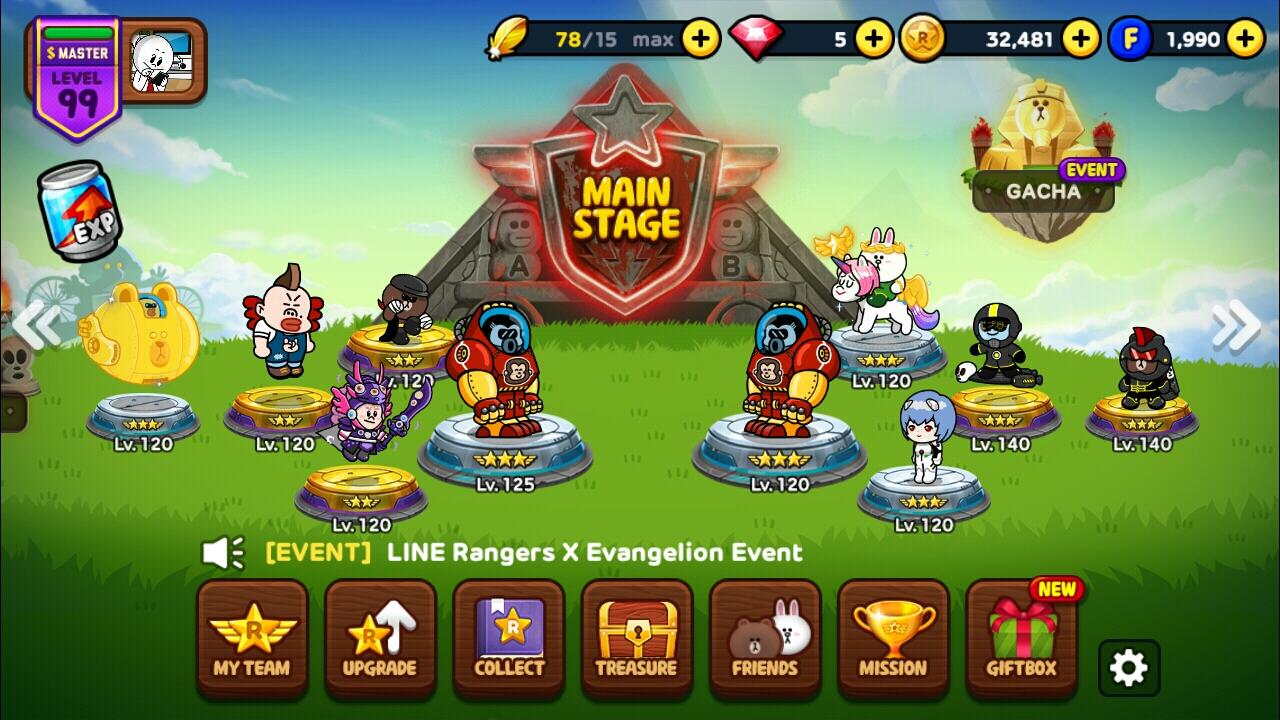The image size is (1280, 720).
Task: Open the Giftbox with new items
Action: [1022, 640]
